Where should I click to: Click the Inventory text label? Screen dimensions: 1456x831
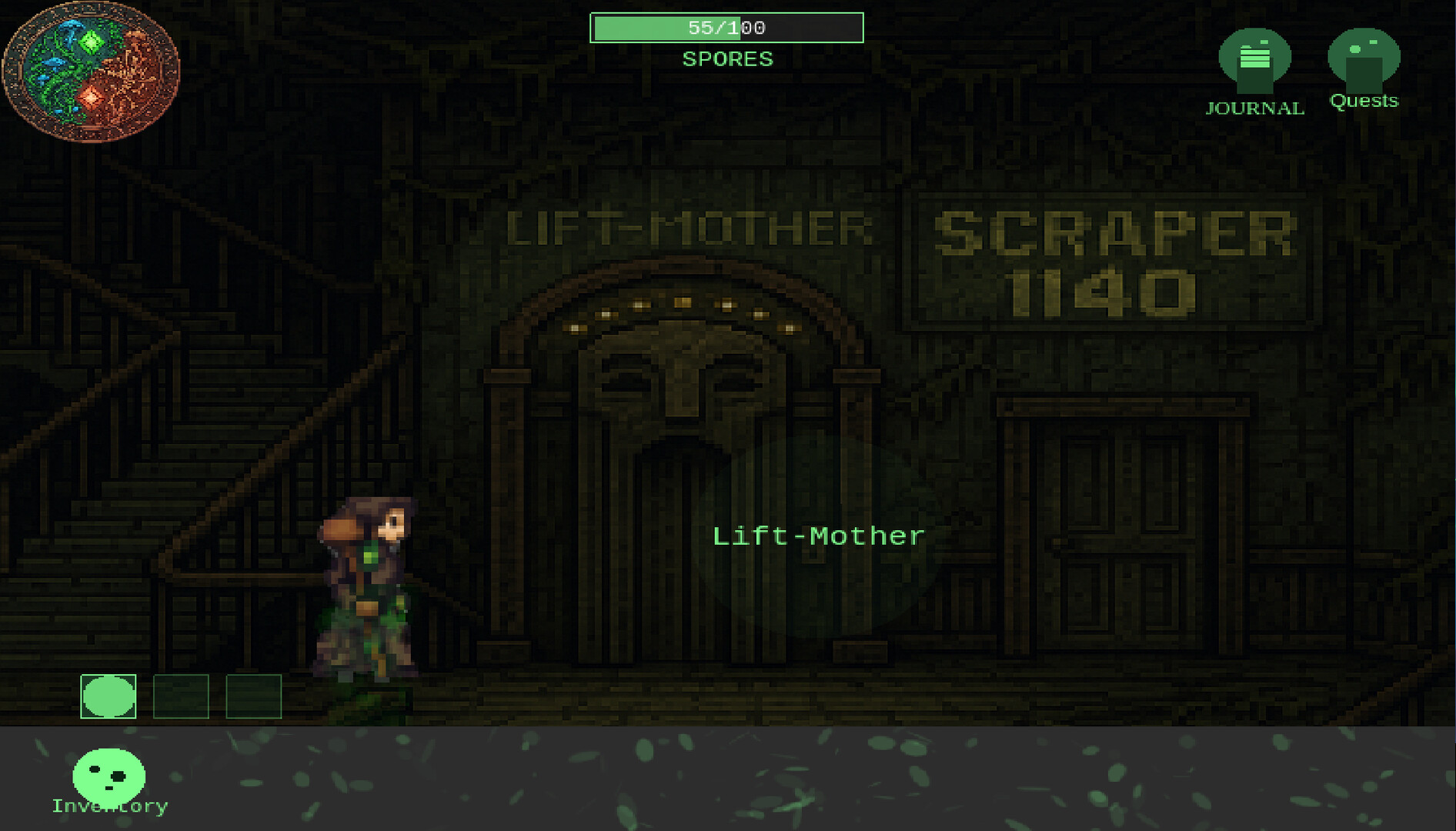click(x=108, y=806)
